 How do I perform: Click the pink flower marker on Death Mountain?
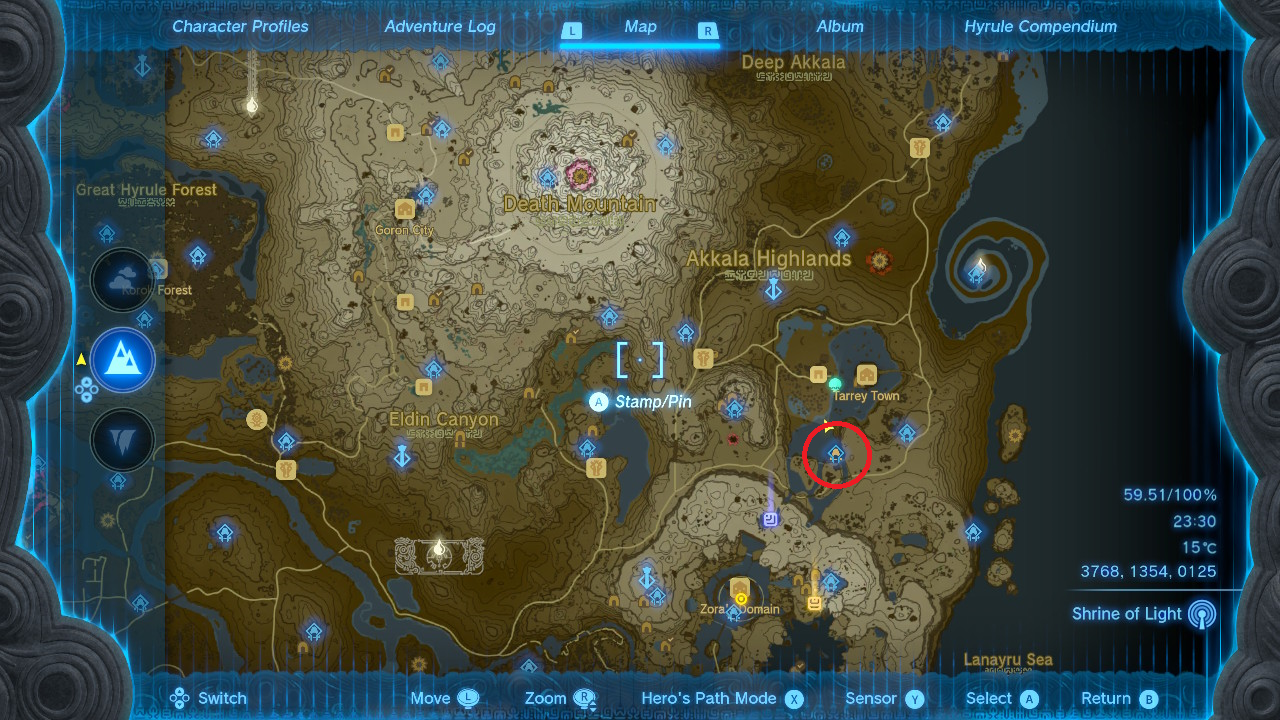tap(579, 175)
